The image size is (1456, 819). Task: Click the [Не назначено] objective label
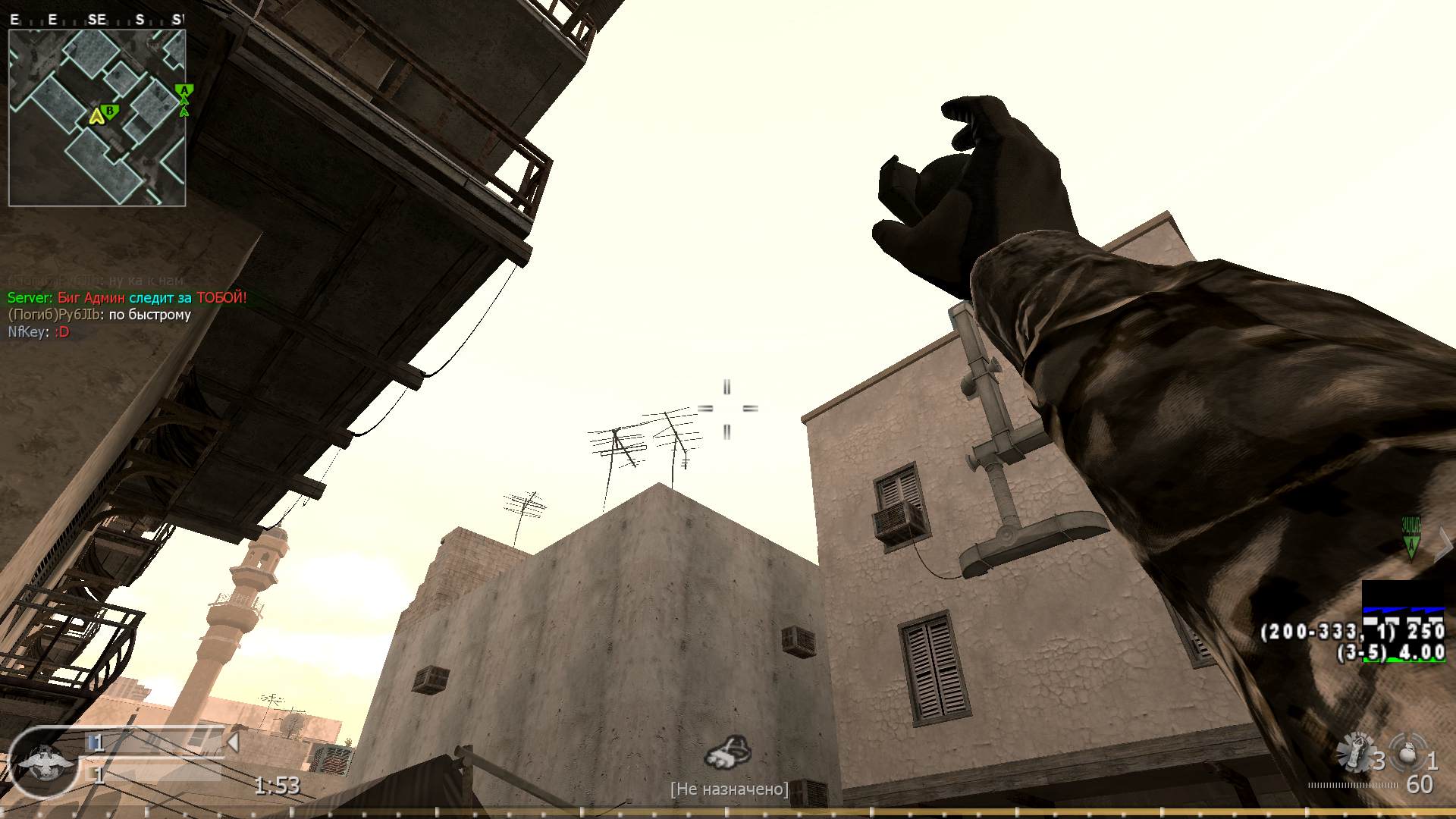pos(730,789)
